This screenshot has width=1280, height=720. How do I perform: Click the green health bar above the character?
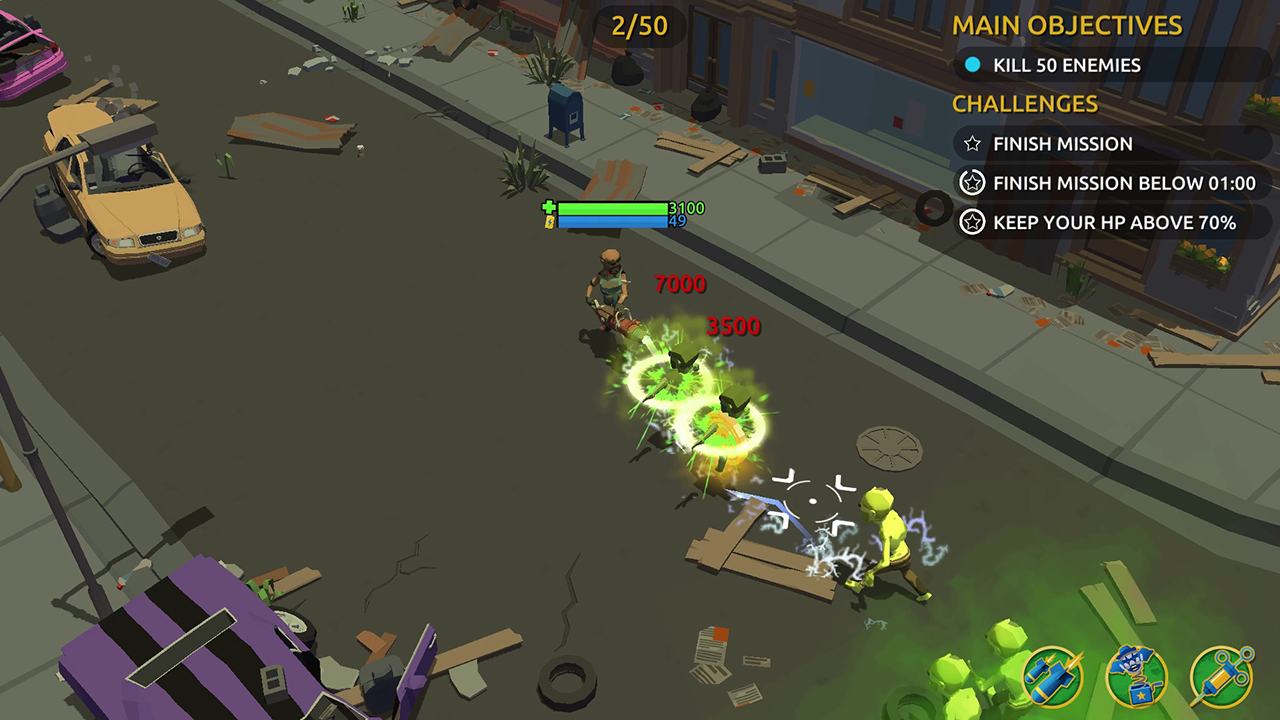[x=612, y=206]
